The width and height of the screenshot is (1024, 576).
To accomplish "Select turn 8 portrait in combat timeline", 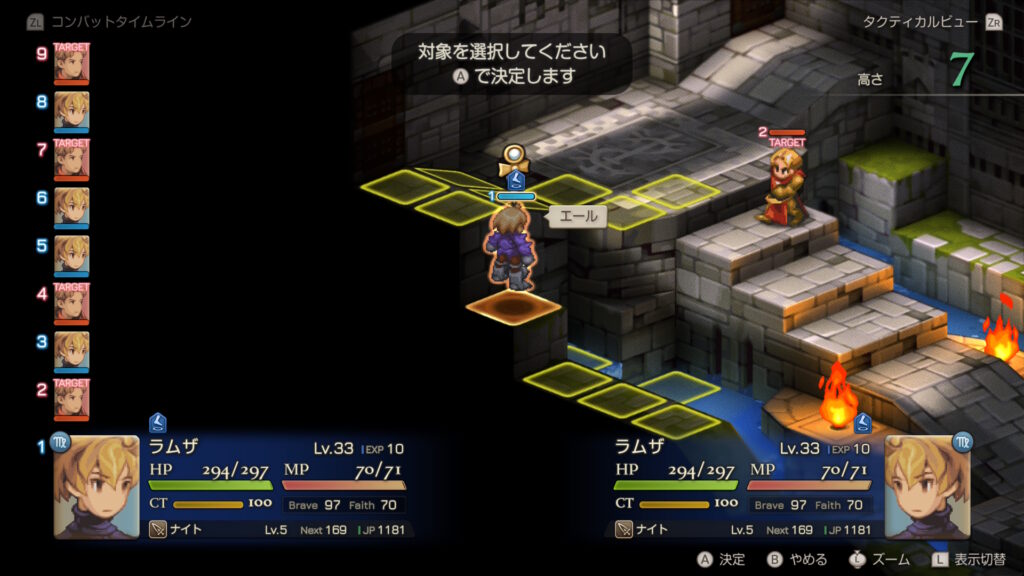I will point(71,110).
